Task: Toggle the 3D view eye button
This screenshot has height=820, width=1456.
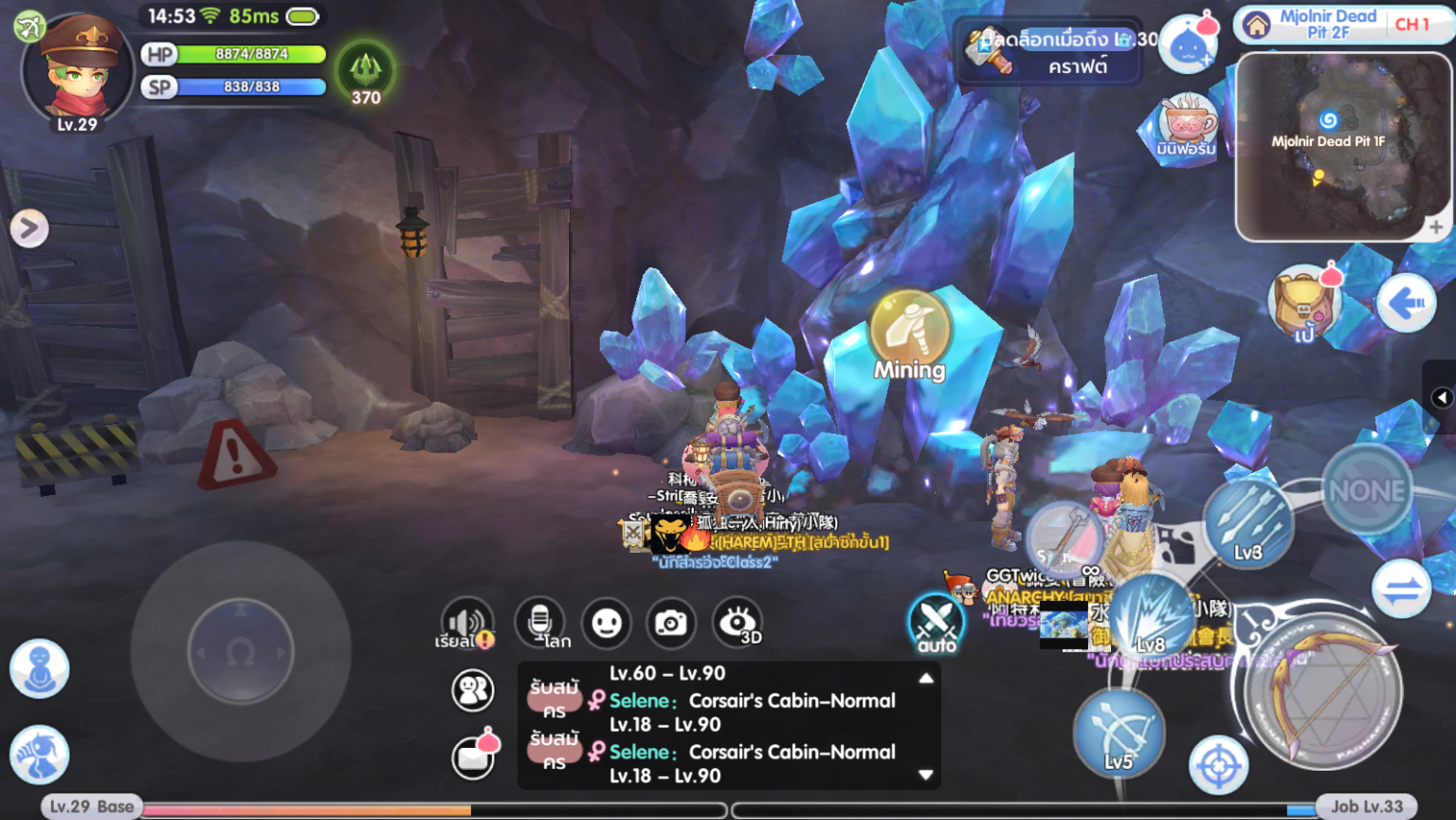Action: tap(738, 623)
